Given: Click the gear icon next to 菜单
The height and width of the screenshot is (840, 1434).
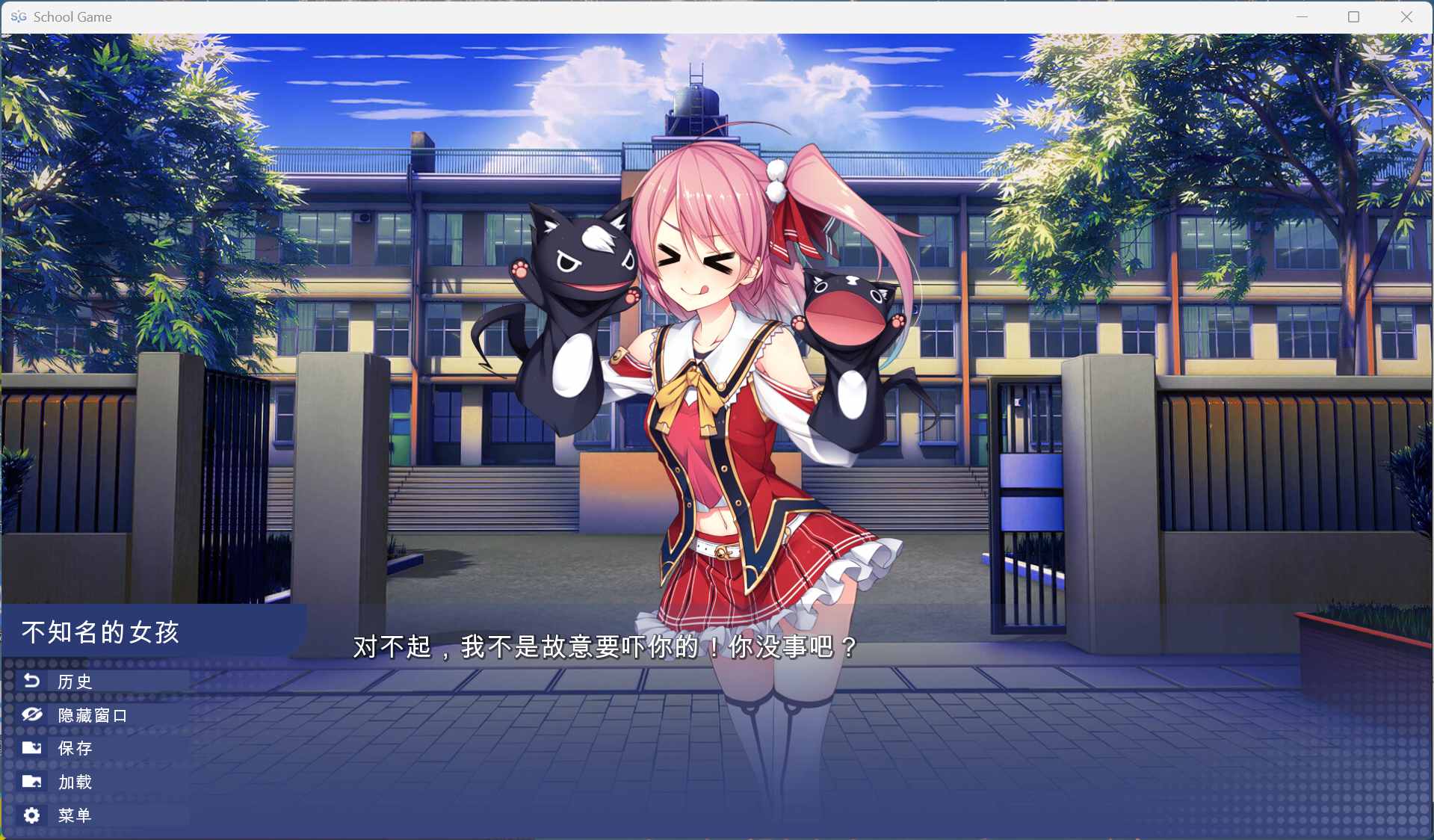Looking at the screenshot, I should click(x=31, y=815).
